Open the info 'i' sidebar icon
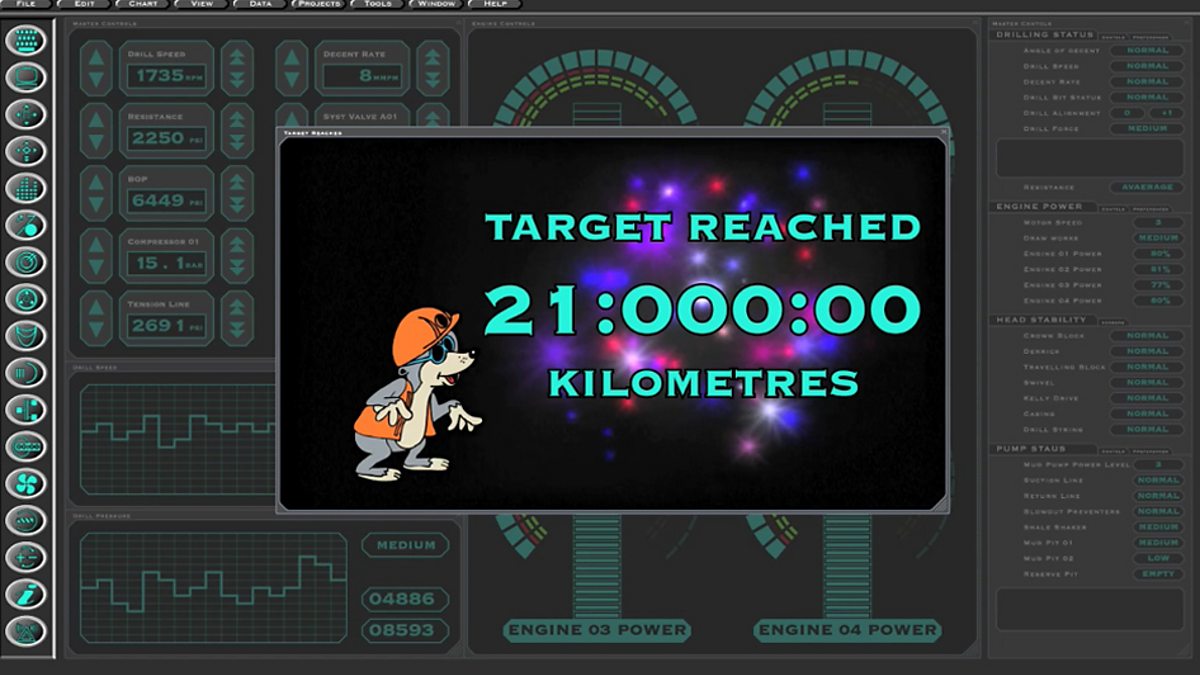 [26, 595]
